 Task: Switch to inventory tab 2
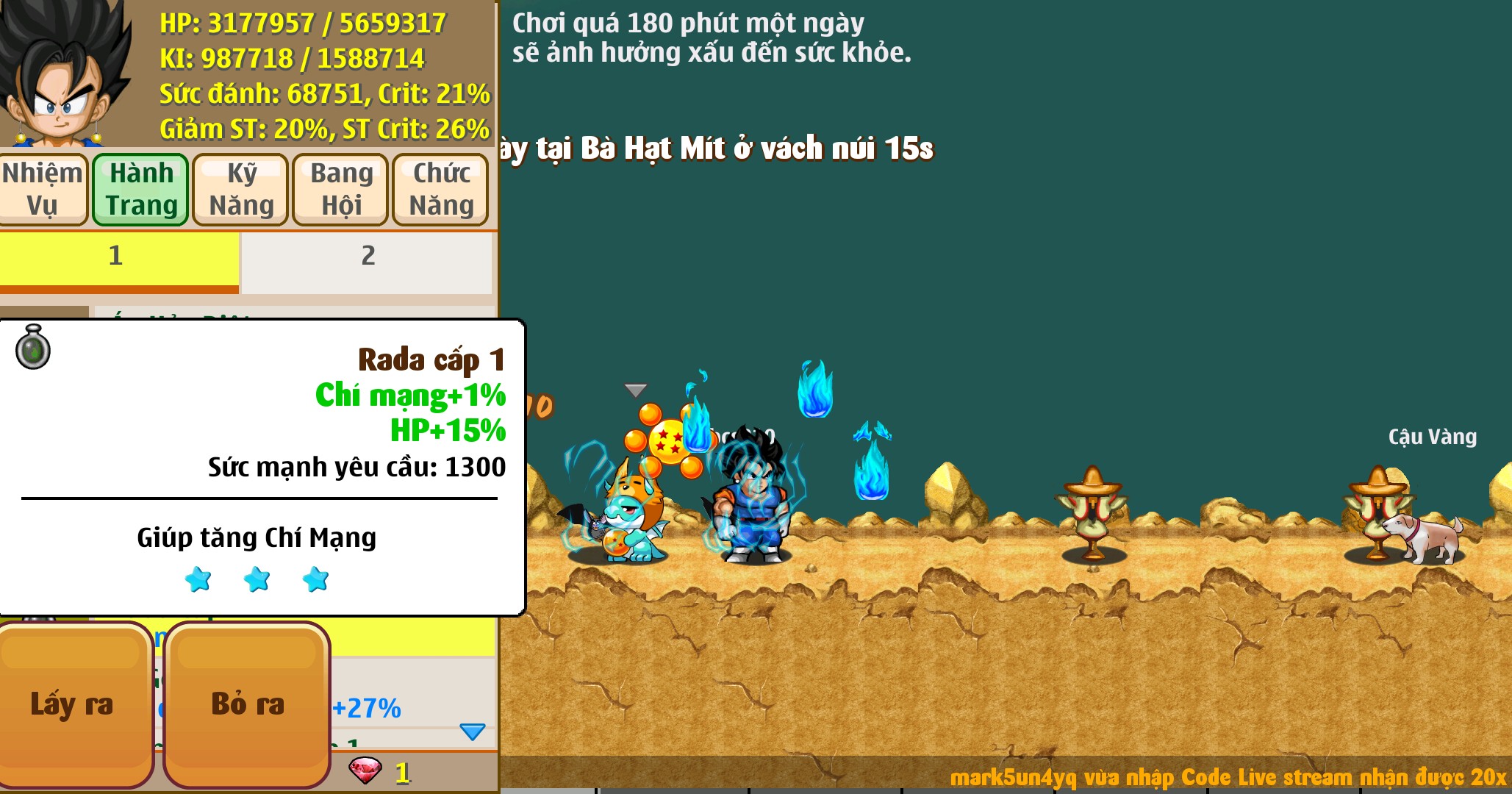tap(368, 257)
